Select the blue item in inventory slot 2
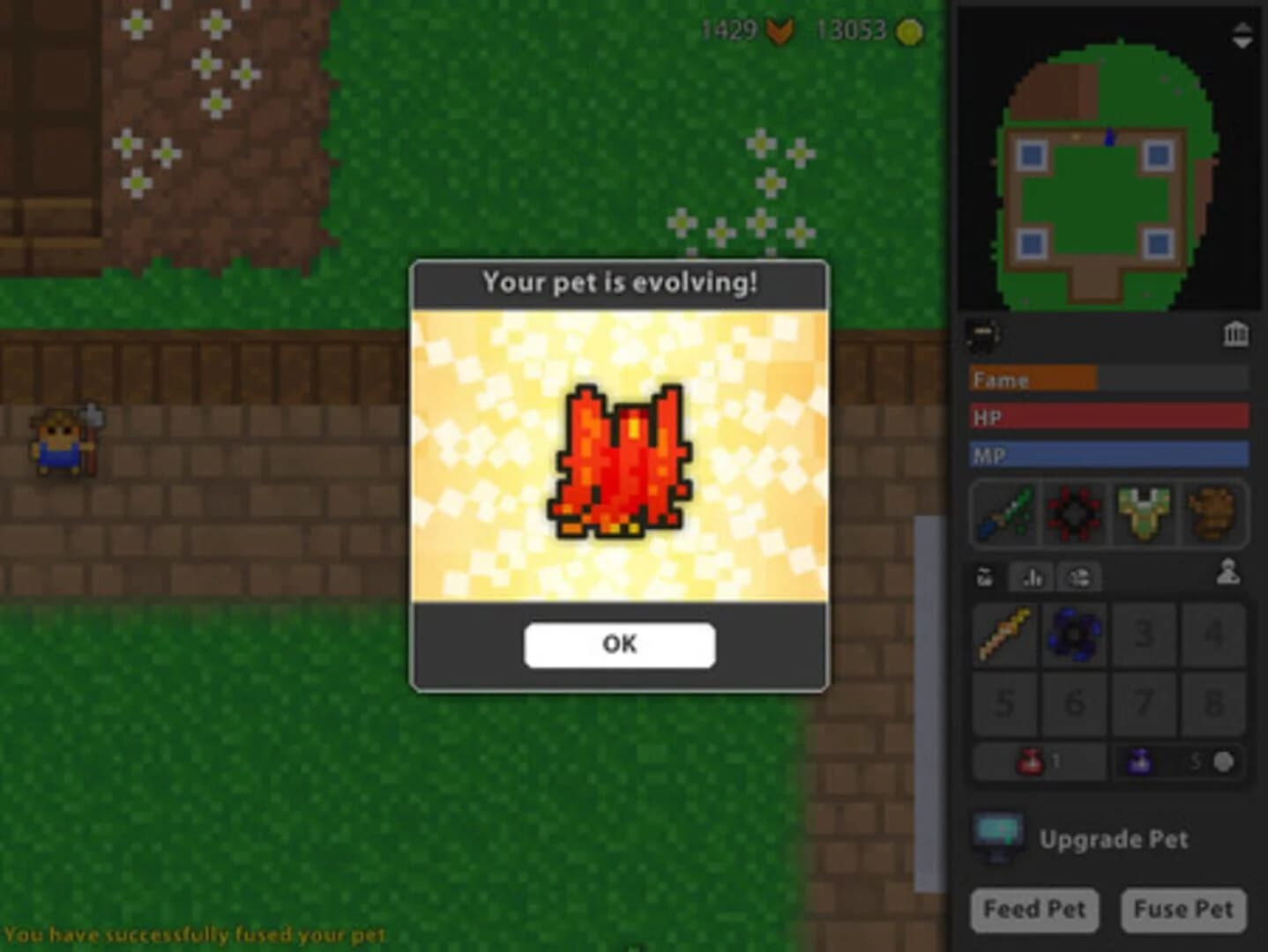Screen dimensions: 1268x952 point(1074,633)
